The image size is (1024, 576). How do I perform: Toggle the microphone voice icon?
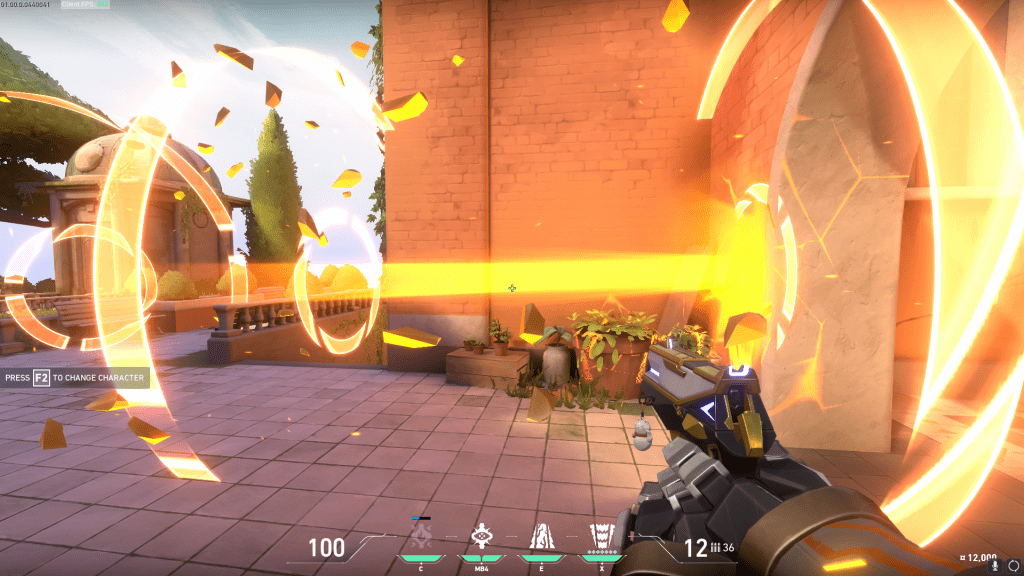(x=995, y=565)
